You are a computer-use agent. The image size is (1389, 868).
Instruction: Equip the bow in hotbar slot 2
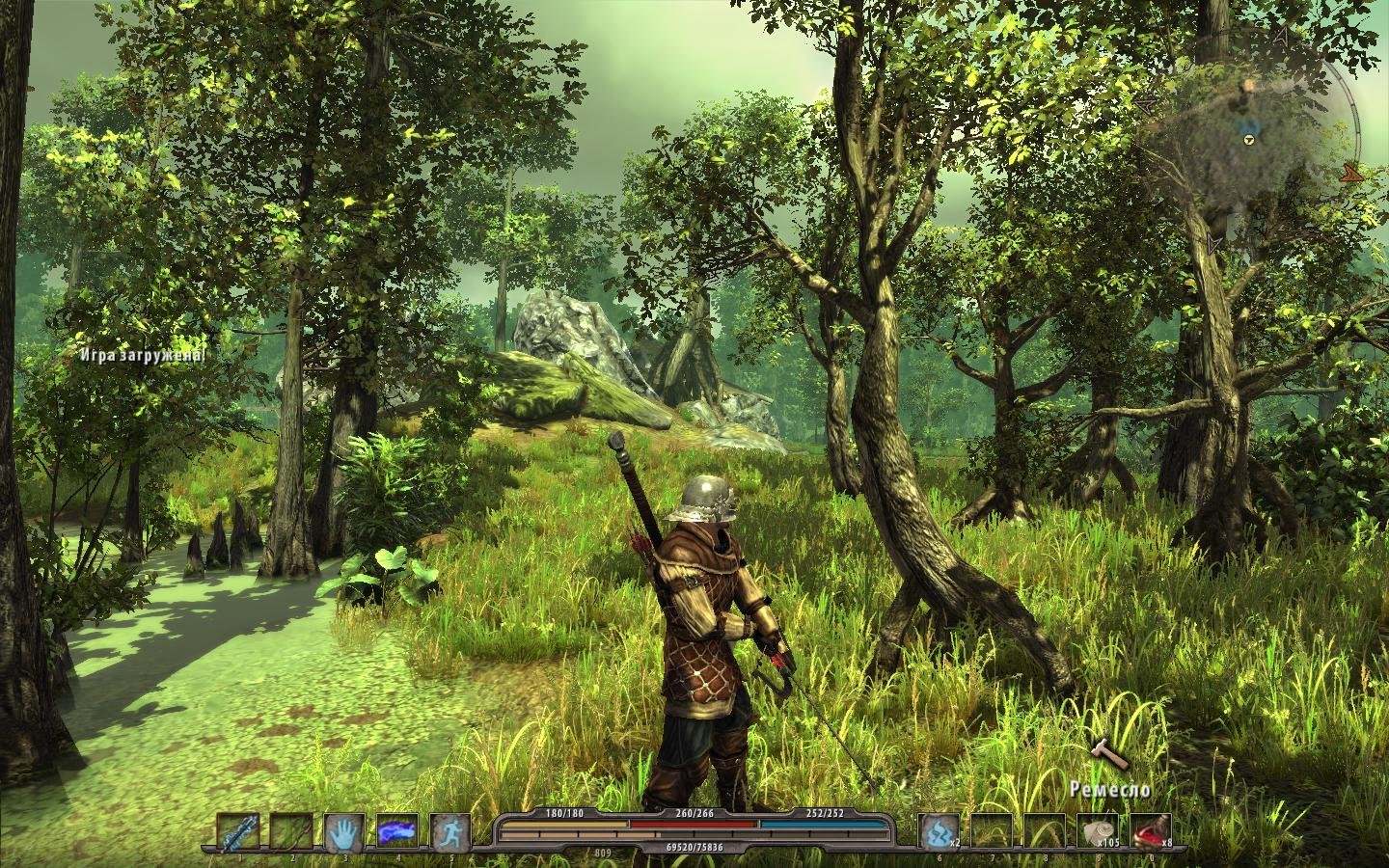290,831
